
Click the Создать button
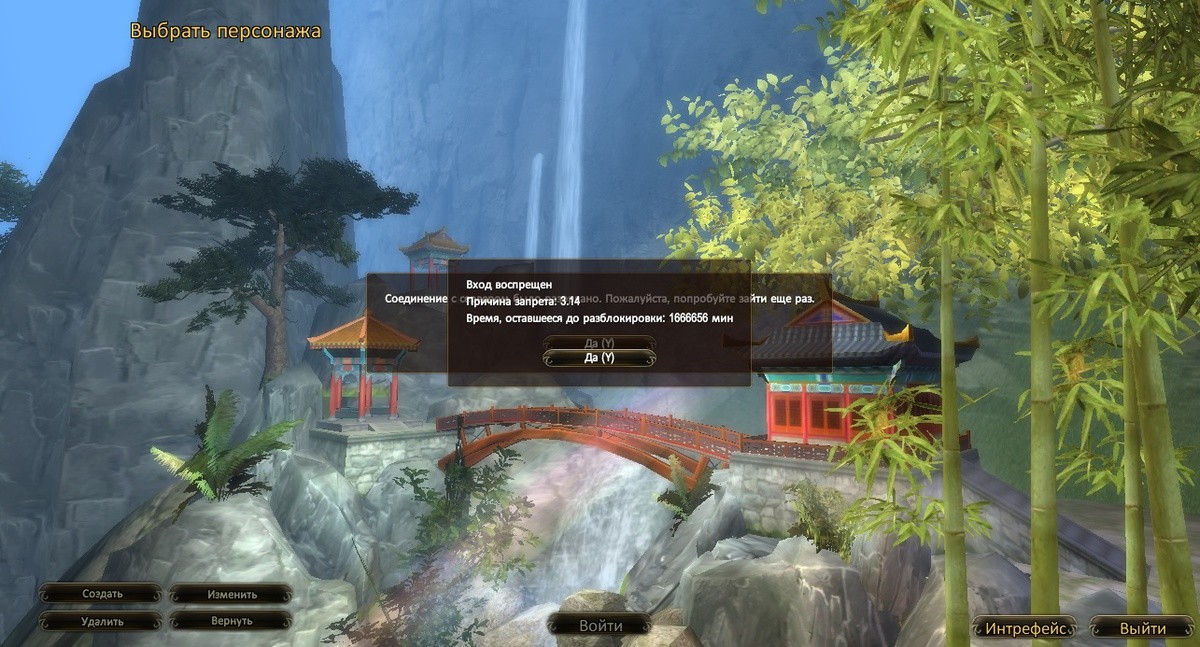click(x=102, y=593)
